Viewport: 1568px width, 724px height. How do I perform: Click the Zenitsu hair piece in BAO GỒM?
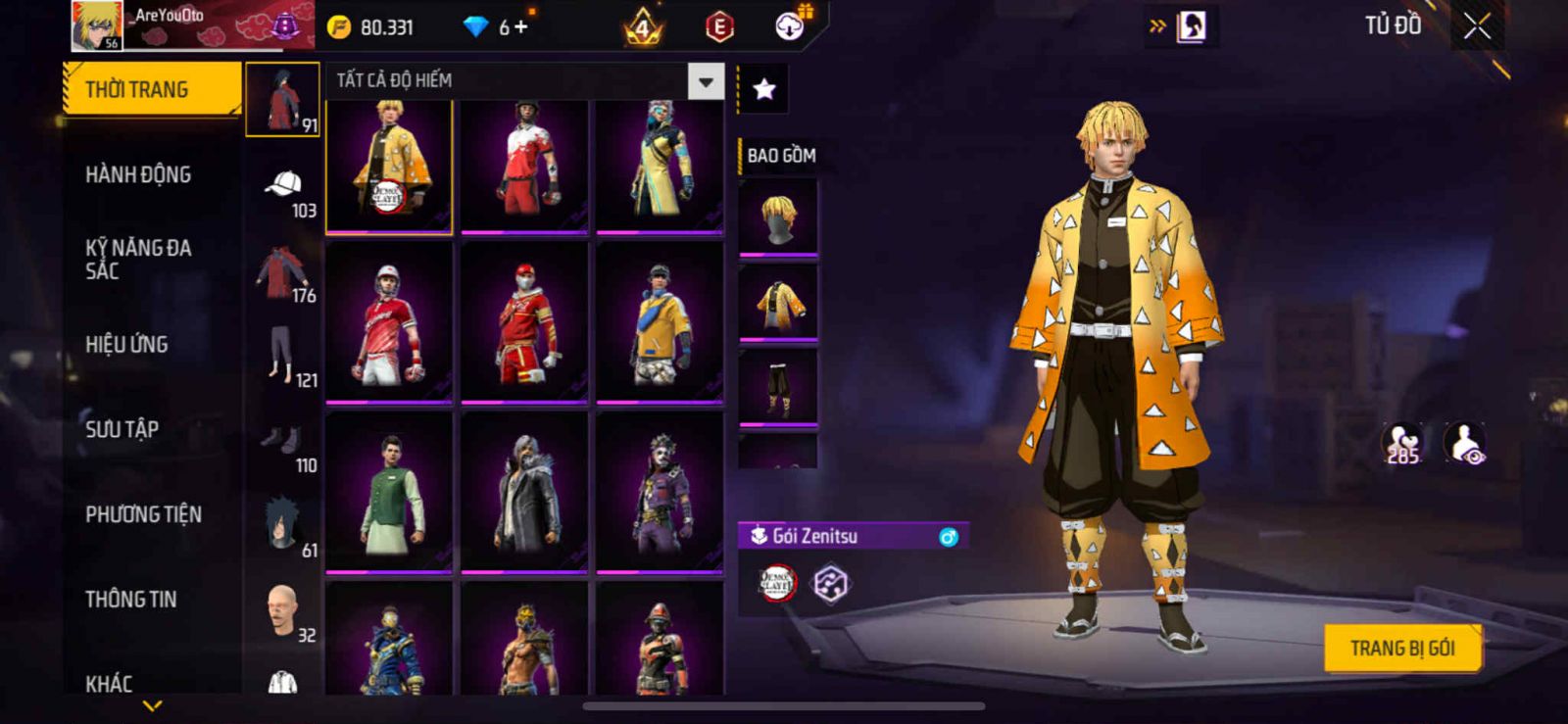pyautogui.click(x=778, y=217)
